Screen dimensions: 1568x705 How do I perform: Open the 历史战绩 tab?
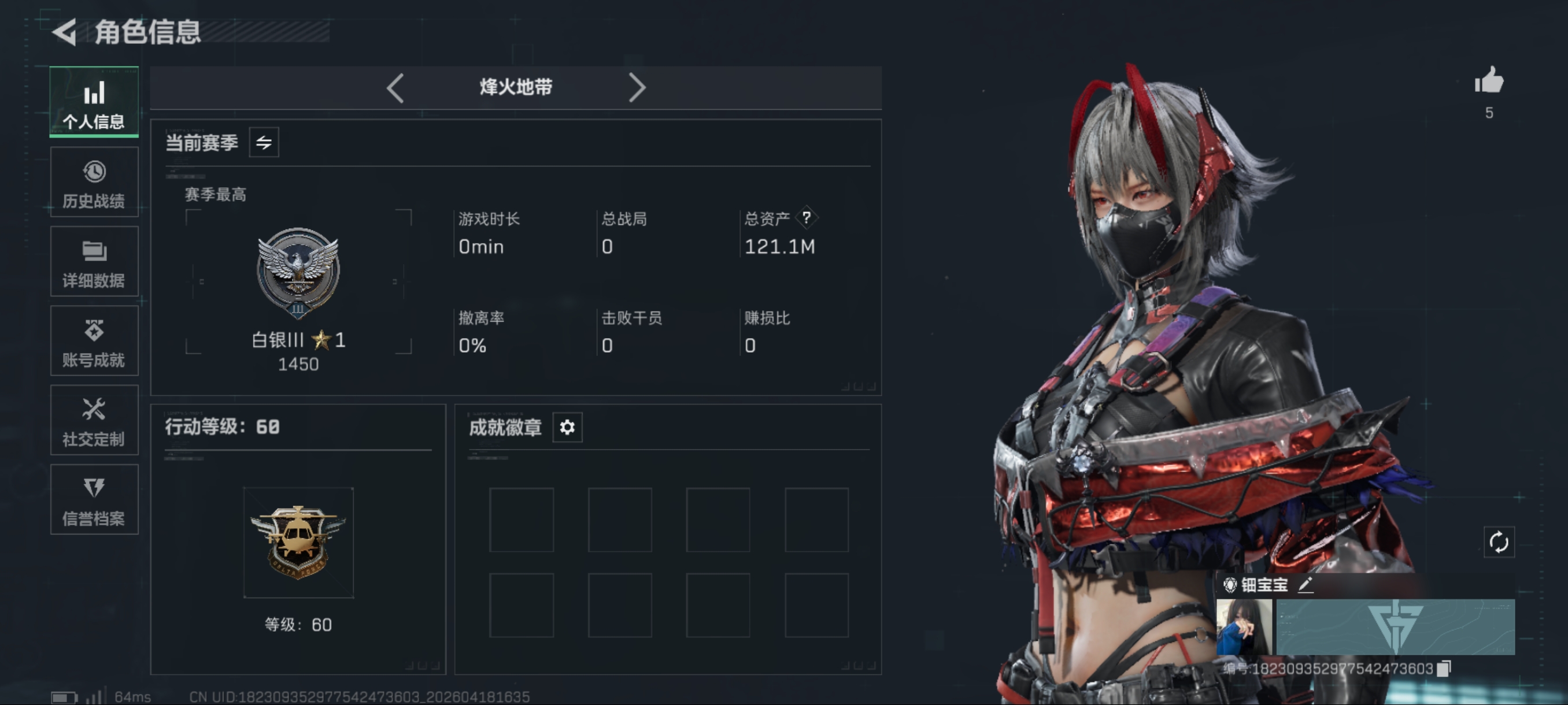coord(94,183)
